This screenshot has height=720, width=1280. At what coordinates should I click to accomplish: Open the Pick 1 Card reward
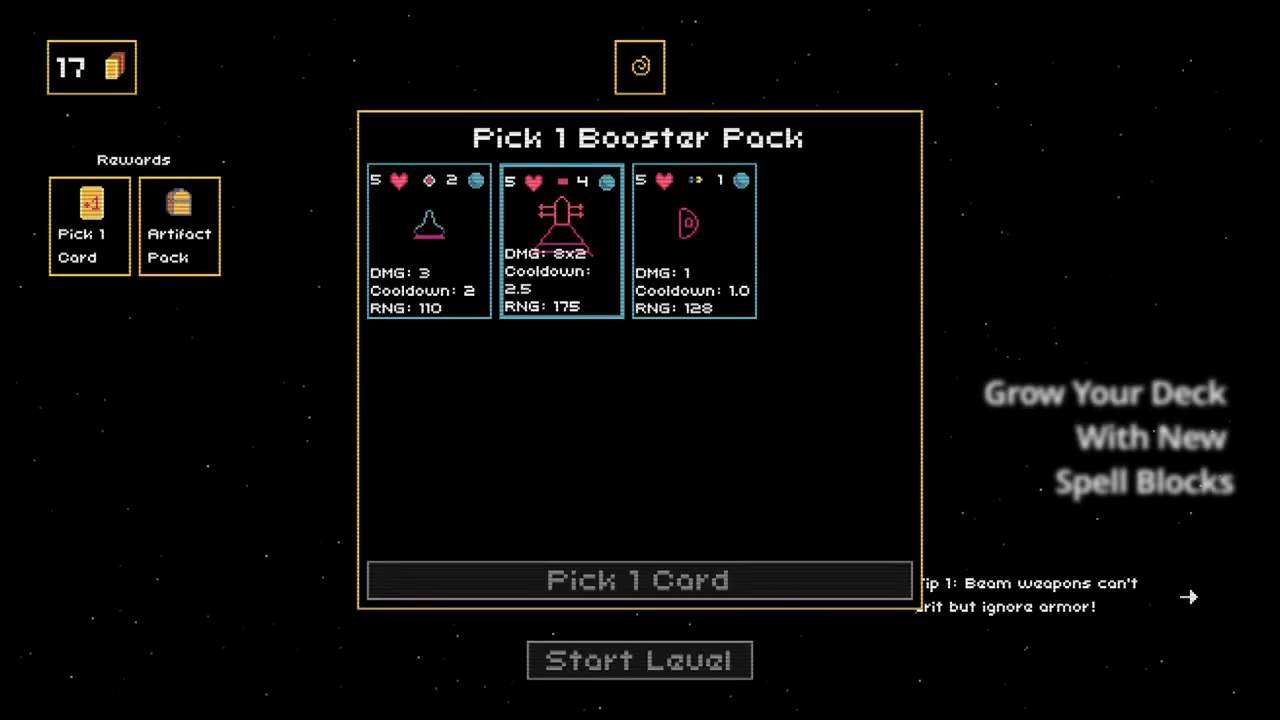[x=90, y=226]
